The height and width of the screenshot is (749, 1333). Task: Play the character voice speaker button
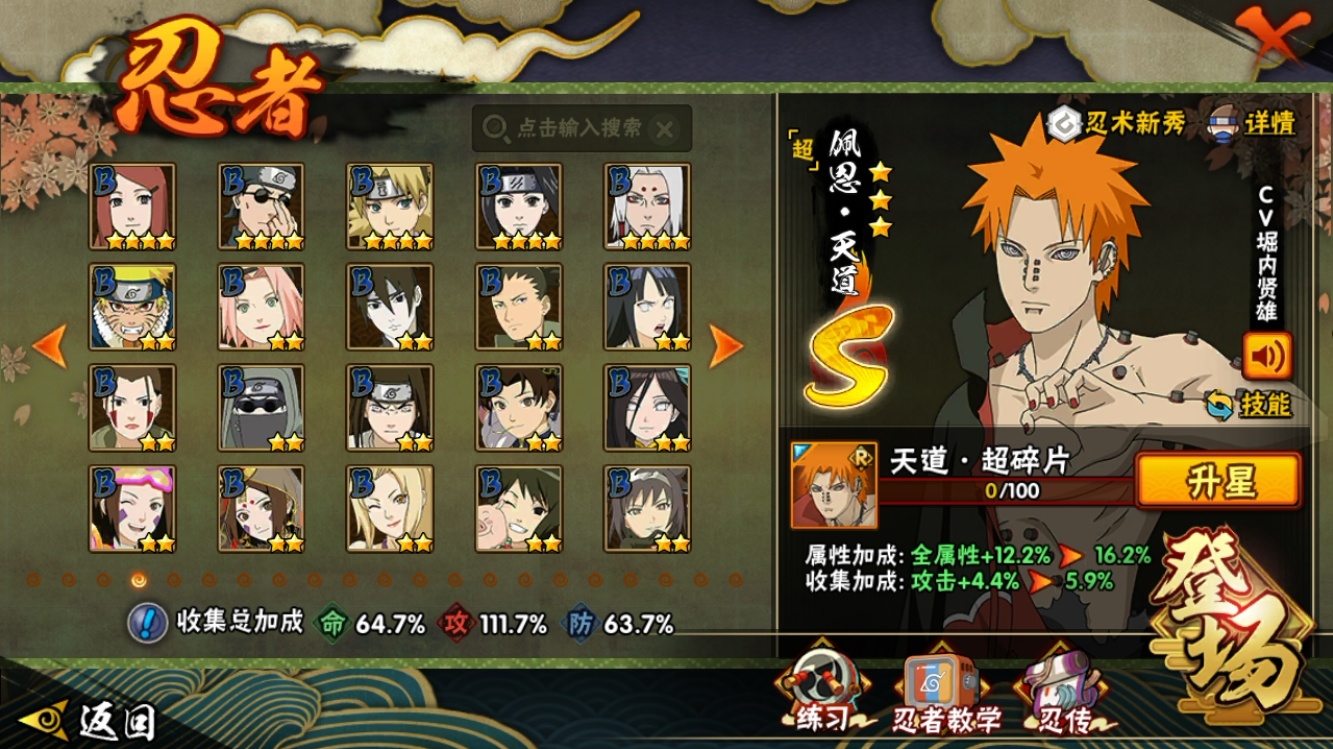tap(1266, 355)
